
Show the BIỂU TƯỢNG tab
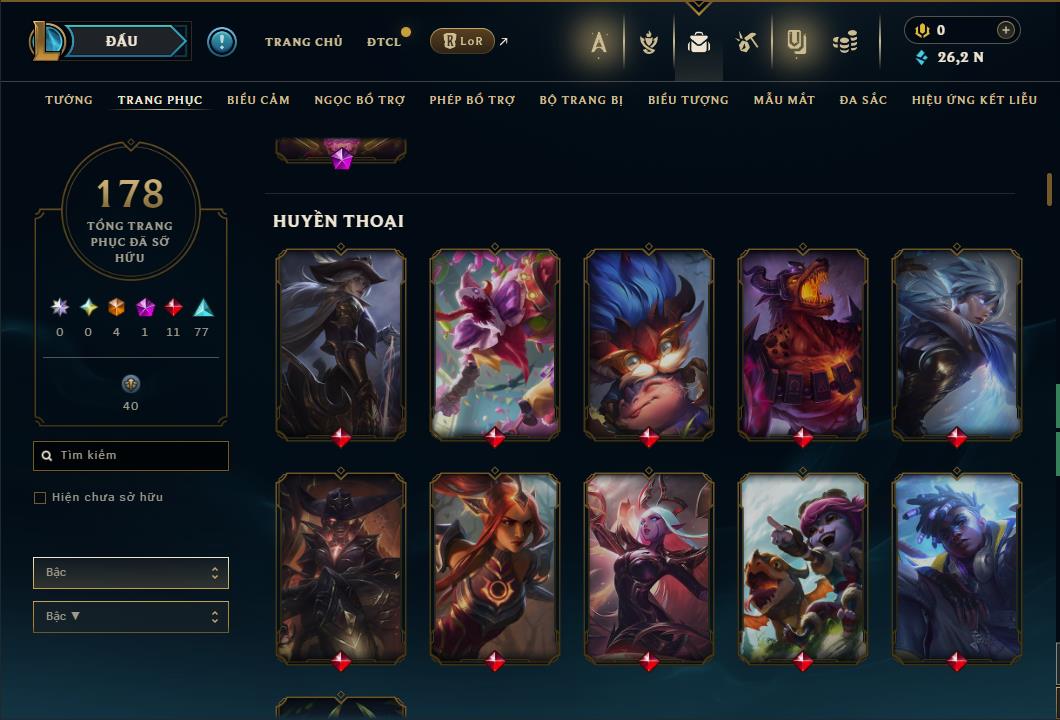click(688, 100)
